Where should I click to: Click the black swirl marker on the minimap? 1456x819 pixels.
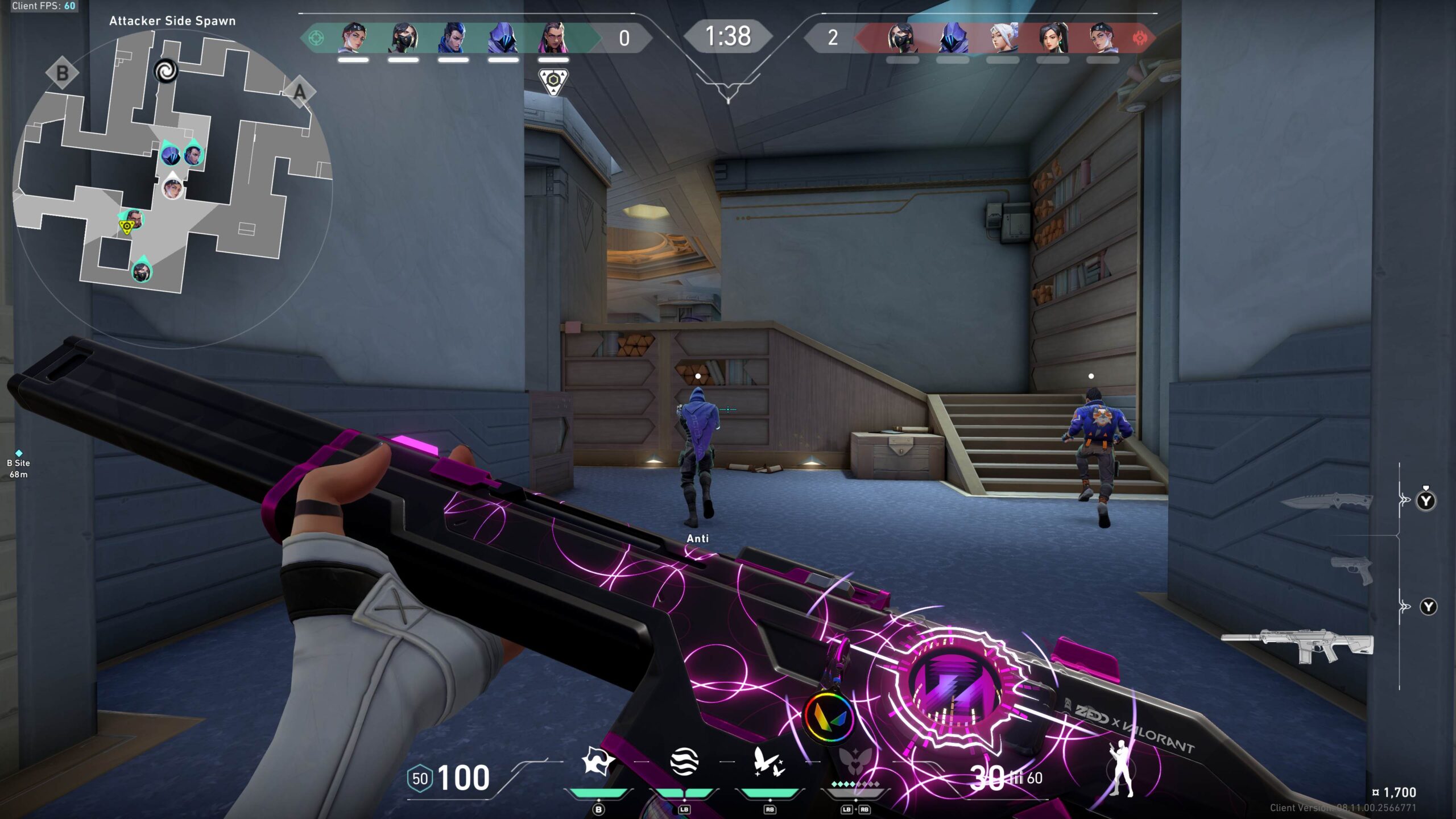click(166, 71)
